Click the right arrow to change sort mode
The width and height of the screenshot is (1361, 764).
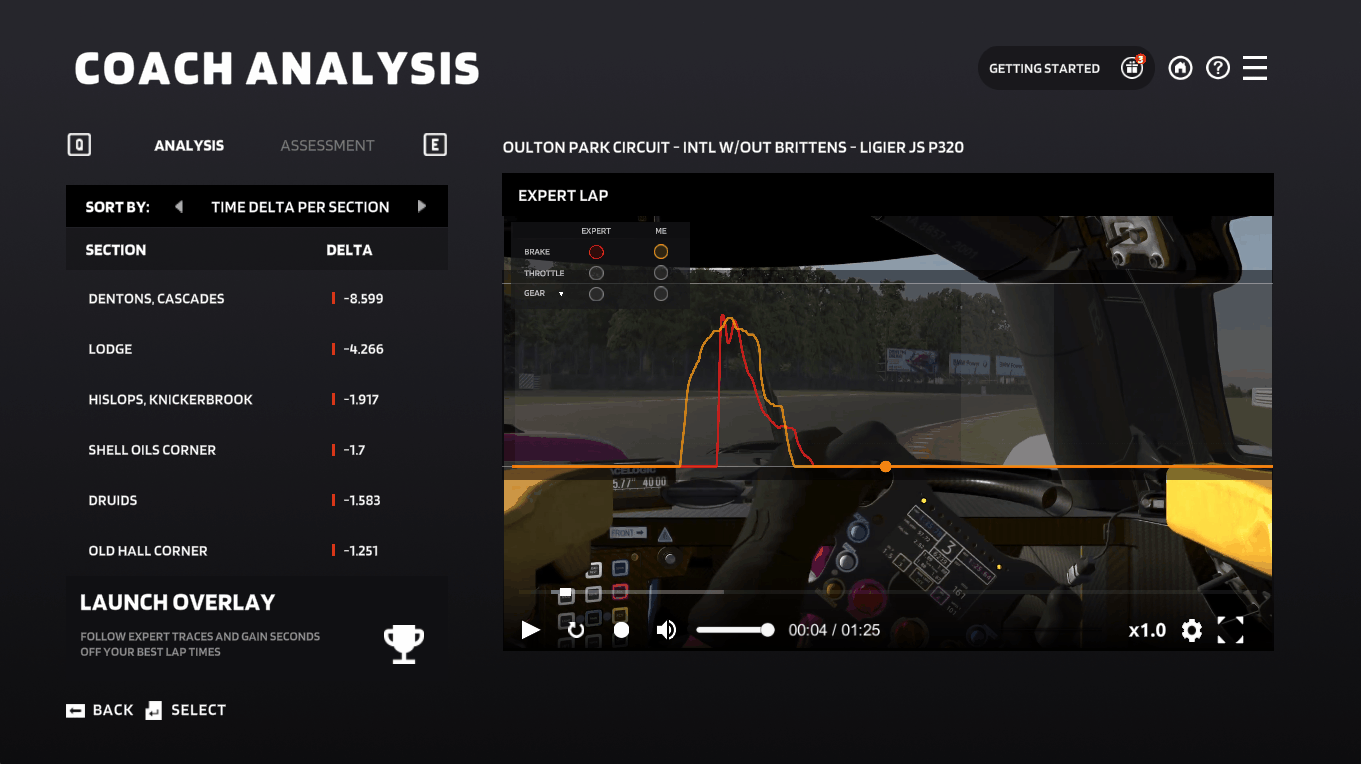tap(421, 206)
